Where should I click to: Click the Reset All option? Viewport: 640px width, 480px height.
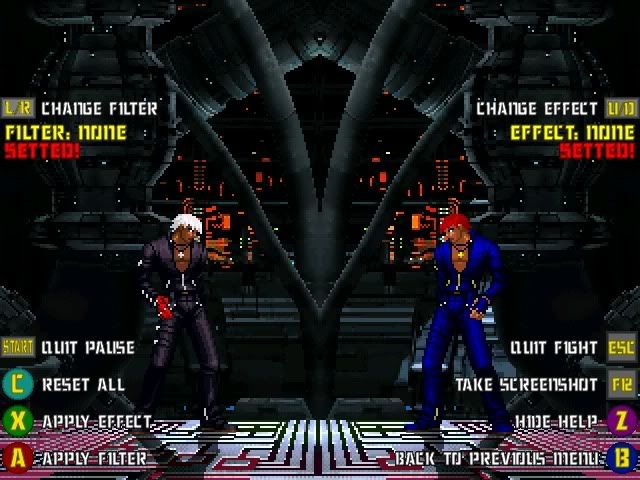[x=83, y=384]
